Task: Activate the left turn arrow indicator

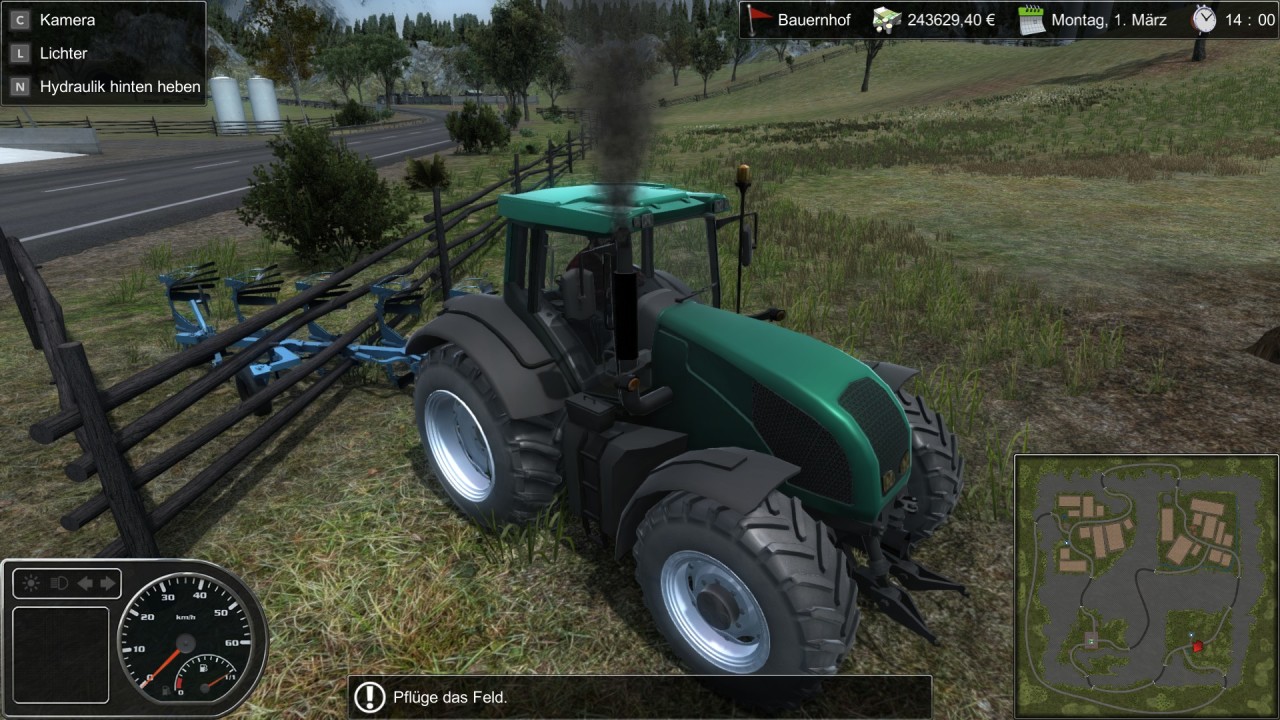Action: click(84, 583)
